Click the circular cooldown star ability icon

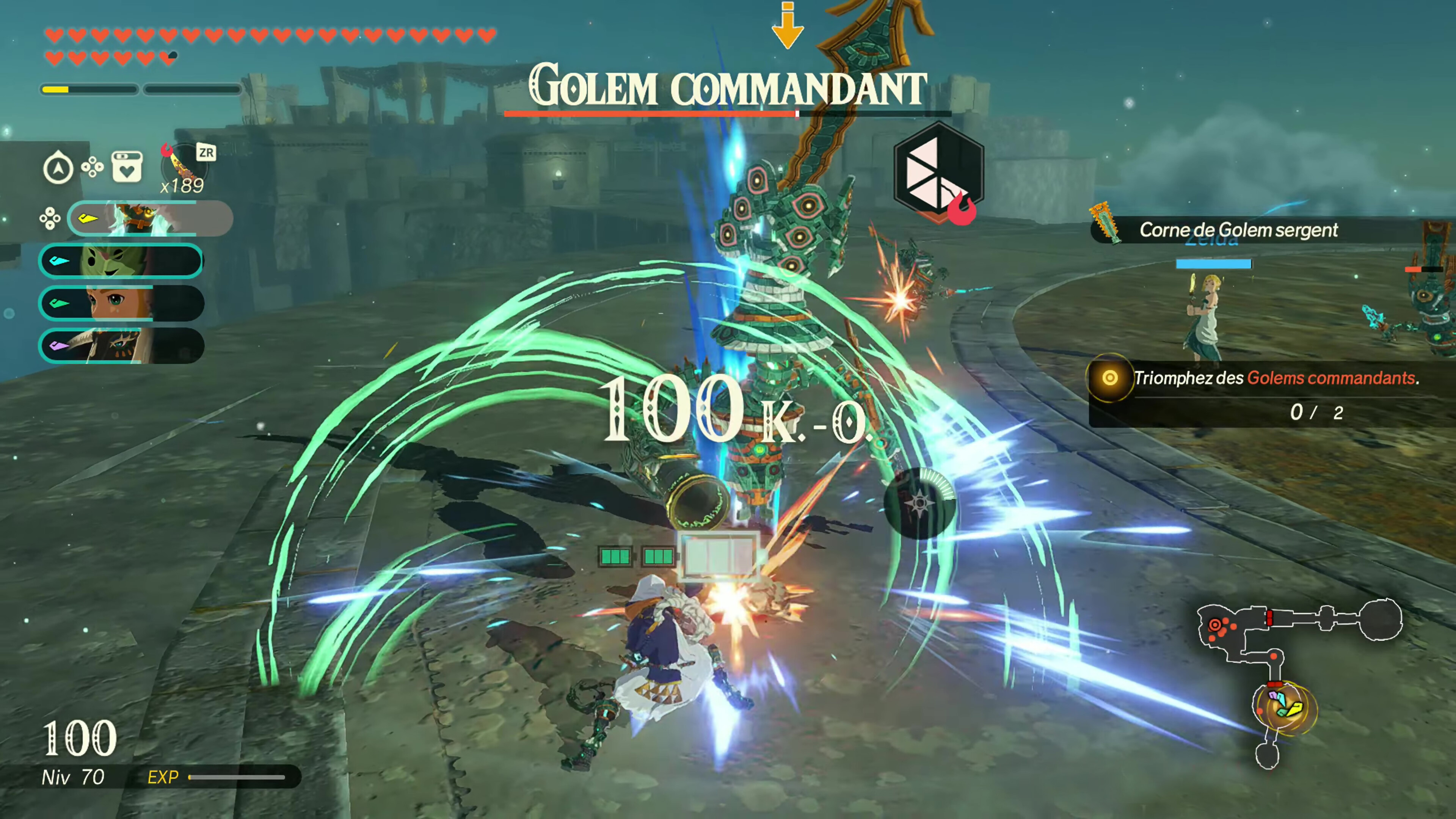pyautogui.click(x=919, y=502)
